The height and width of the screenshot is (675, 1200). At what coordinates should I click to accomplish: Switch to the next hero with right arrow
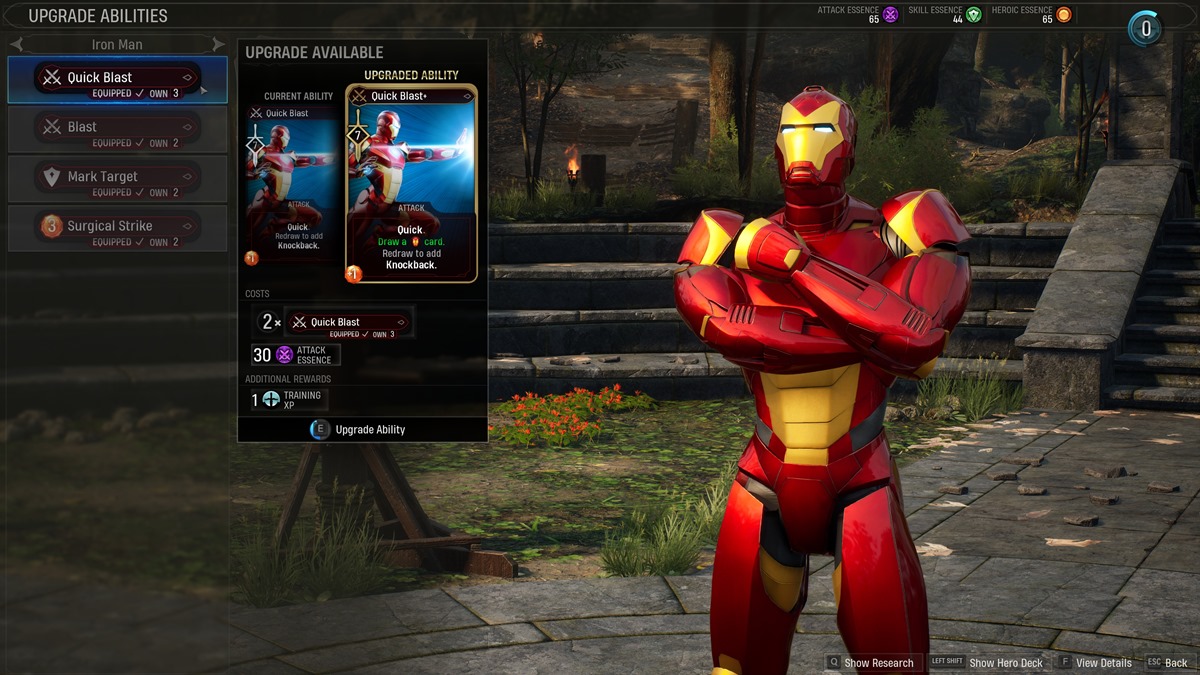pos(218,45)
